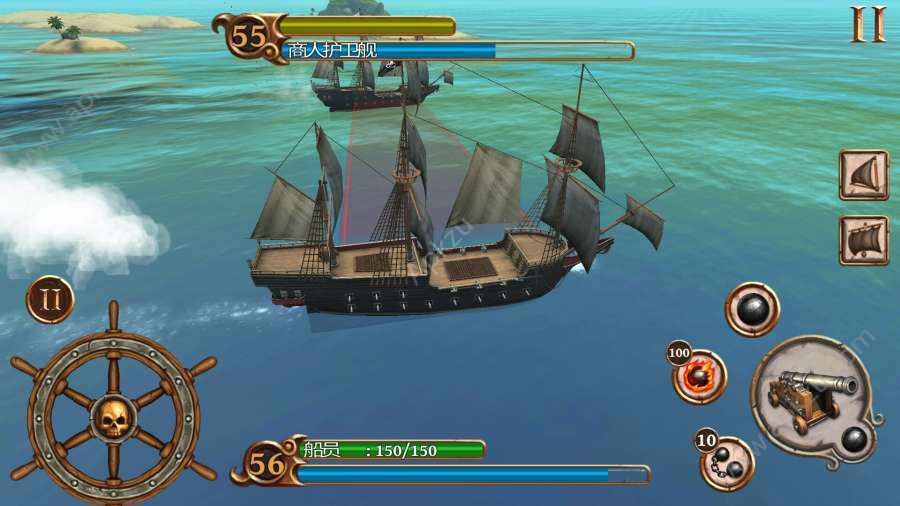Switch to chain shot ammo
The image size is (900, 506).
727,462
